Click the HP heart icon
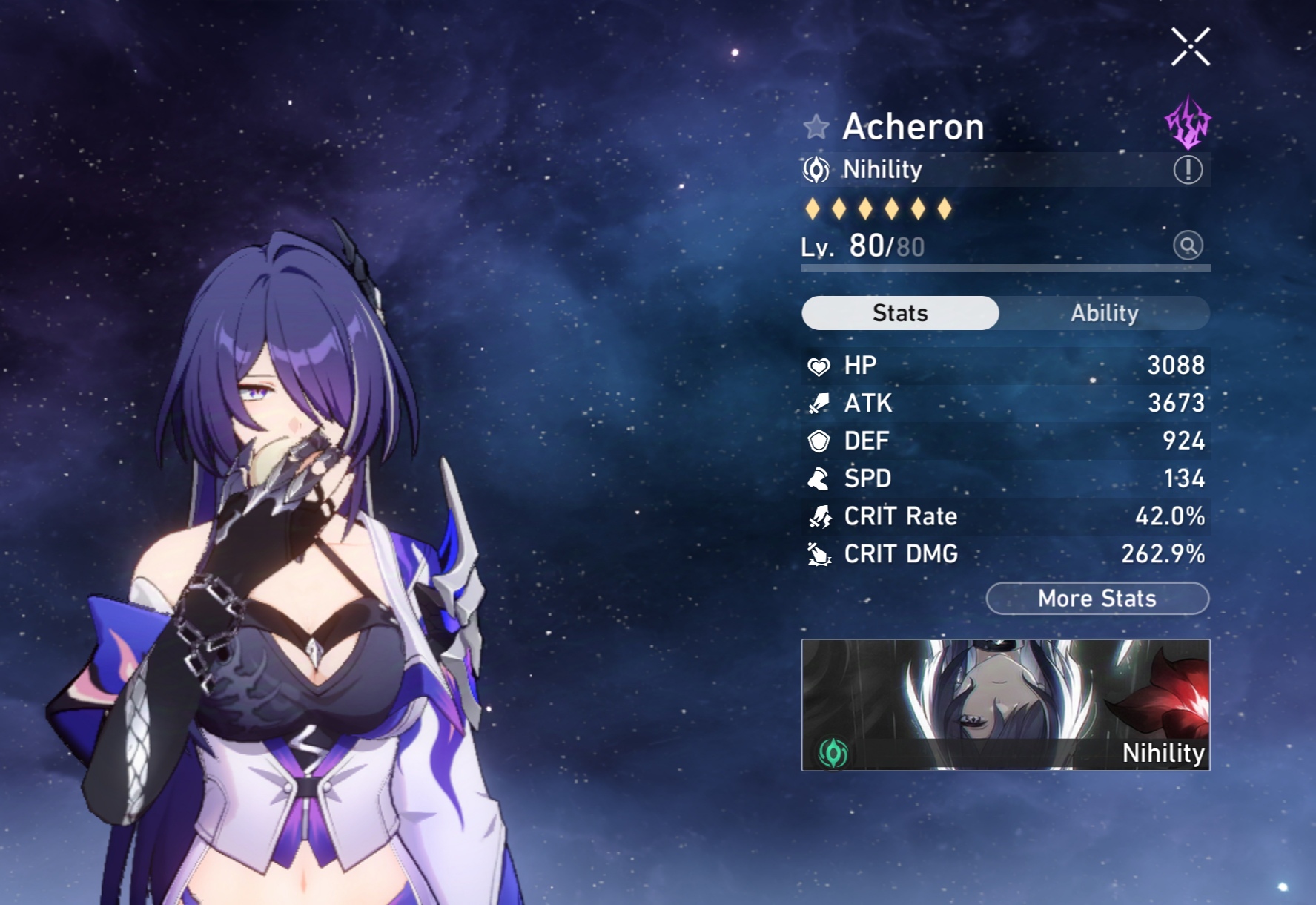The image size is (1316, 905). [818, 365]
